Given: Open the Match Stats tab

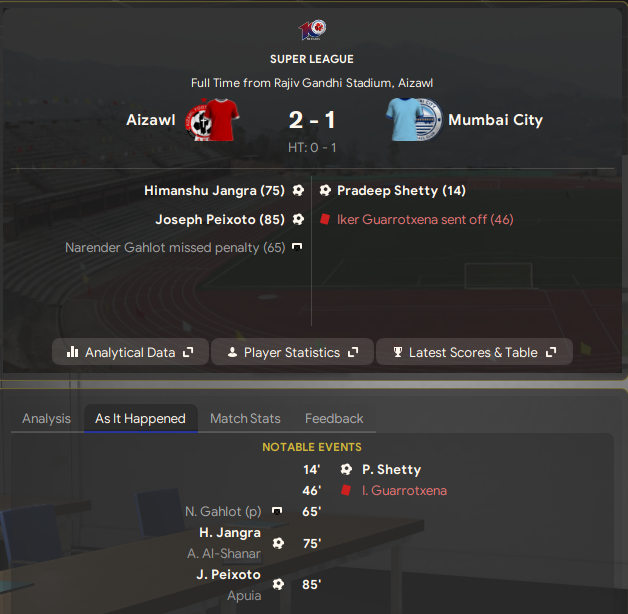Looking at the screenshot, I should point(245,418).
